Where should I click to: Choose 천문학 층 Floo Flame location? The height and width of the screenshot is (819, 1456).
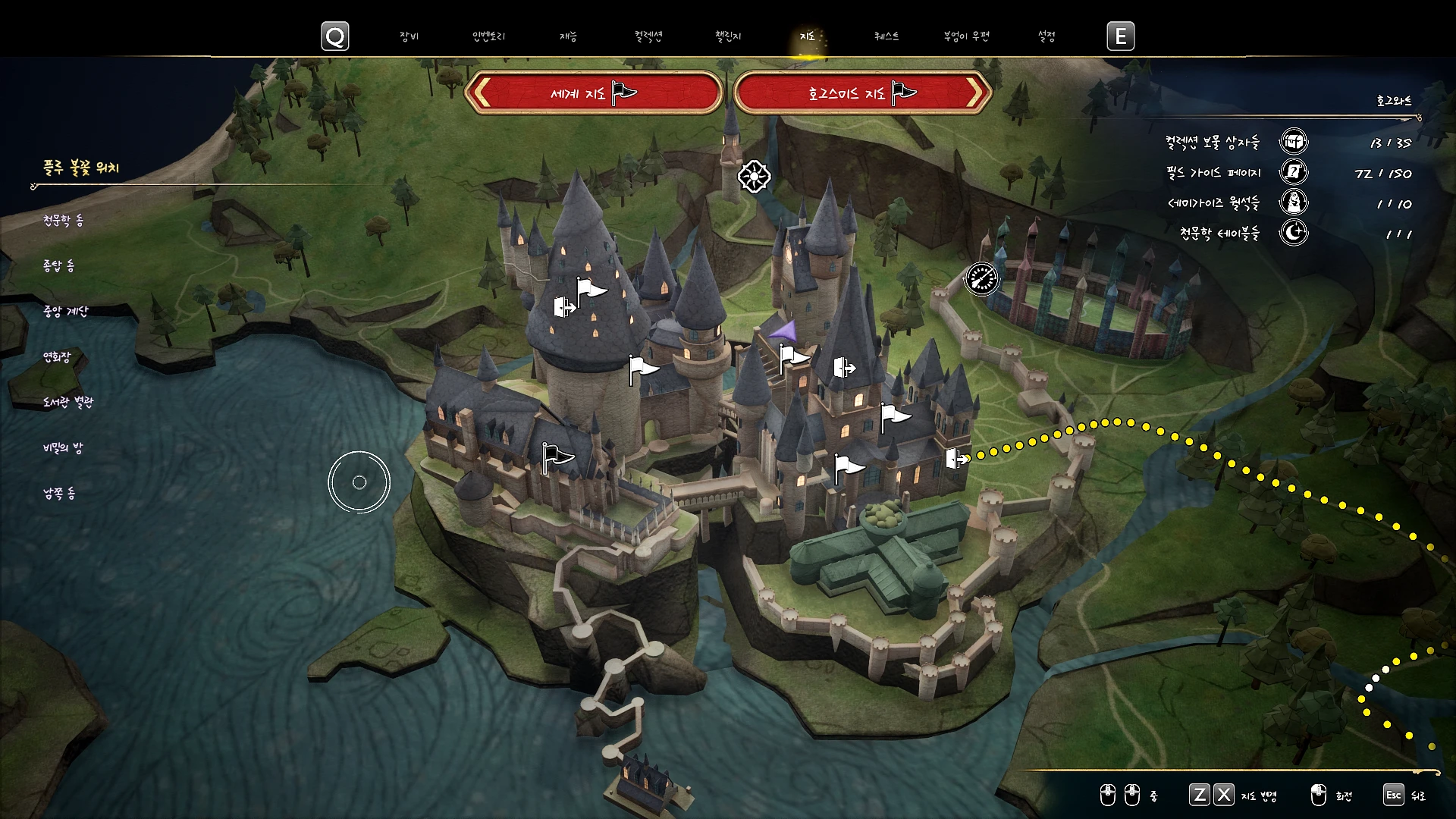(x=63, y=221)
